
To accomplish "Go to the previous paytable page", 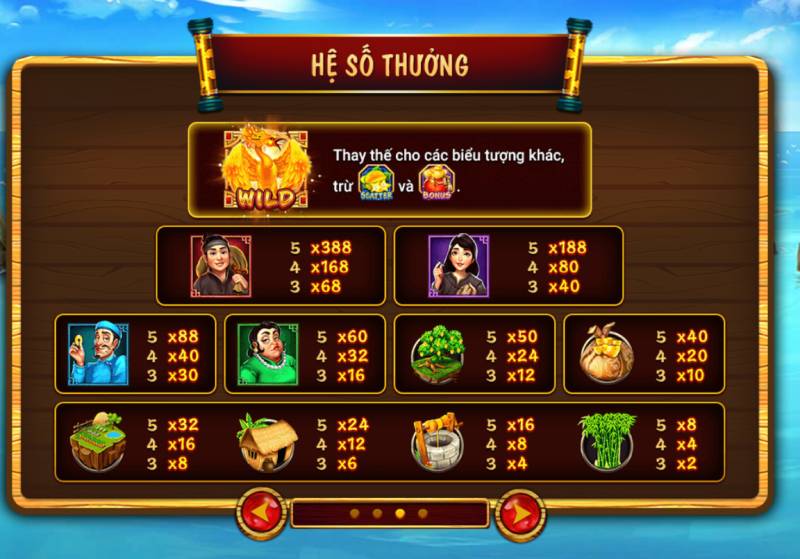I will (x=261, y=513).
